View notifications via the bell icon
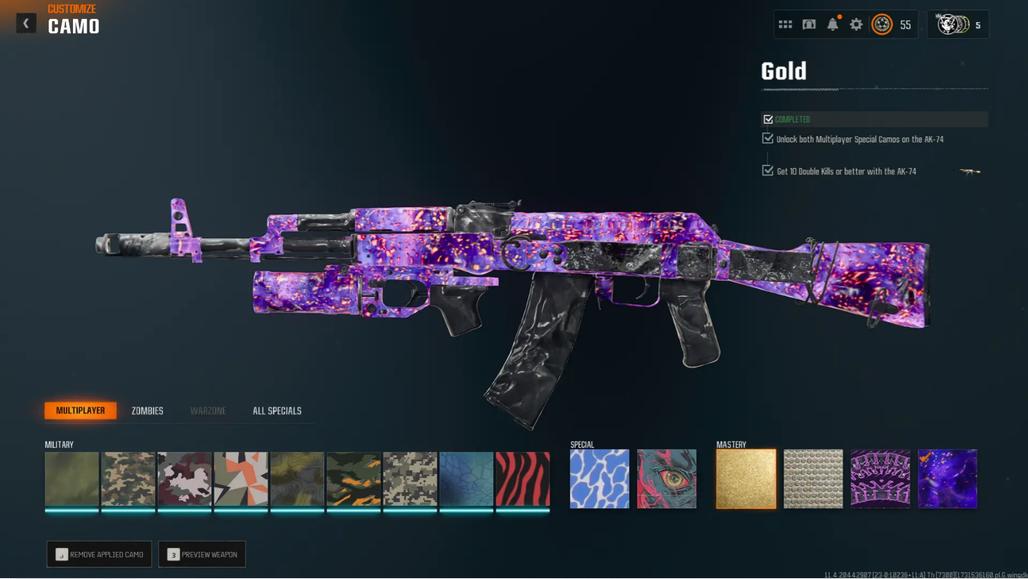 tap(832, 24)
